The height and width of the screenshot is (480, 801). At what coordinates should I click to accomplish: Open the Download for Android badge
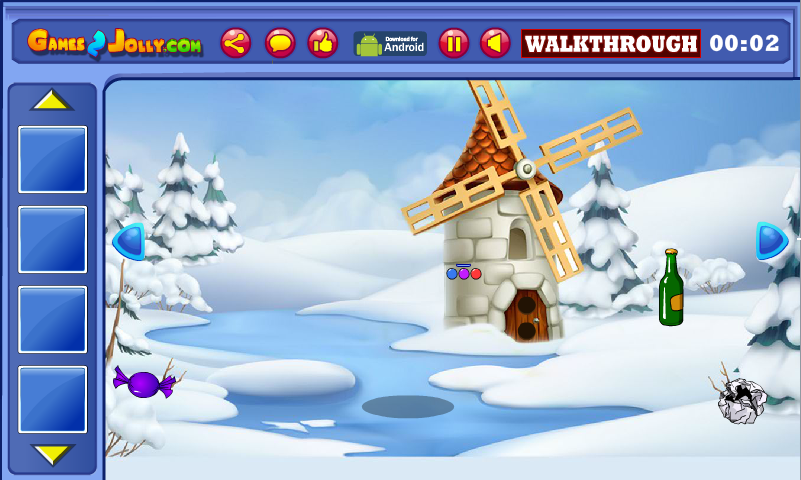[390, 43]
